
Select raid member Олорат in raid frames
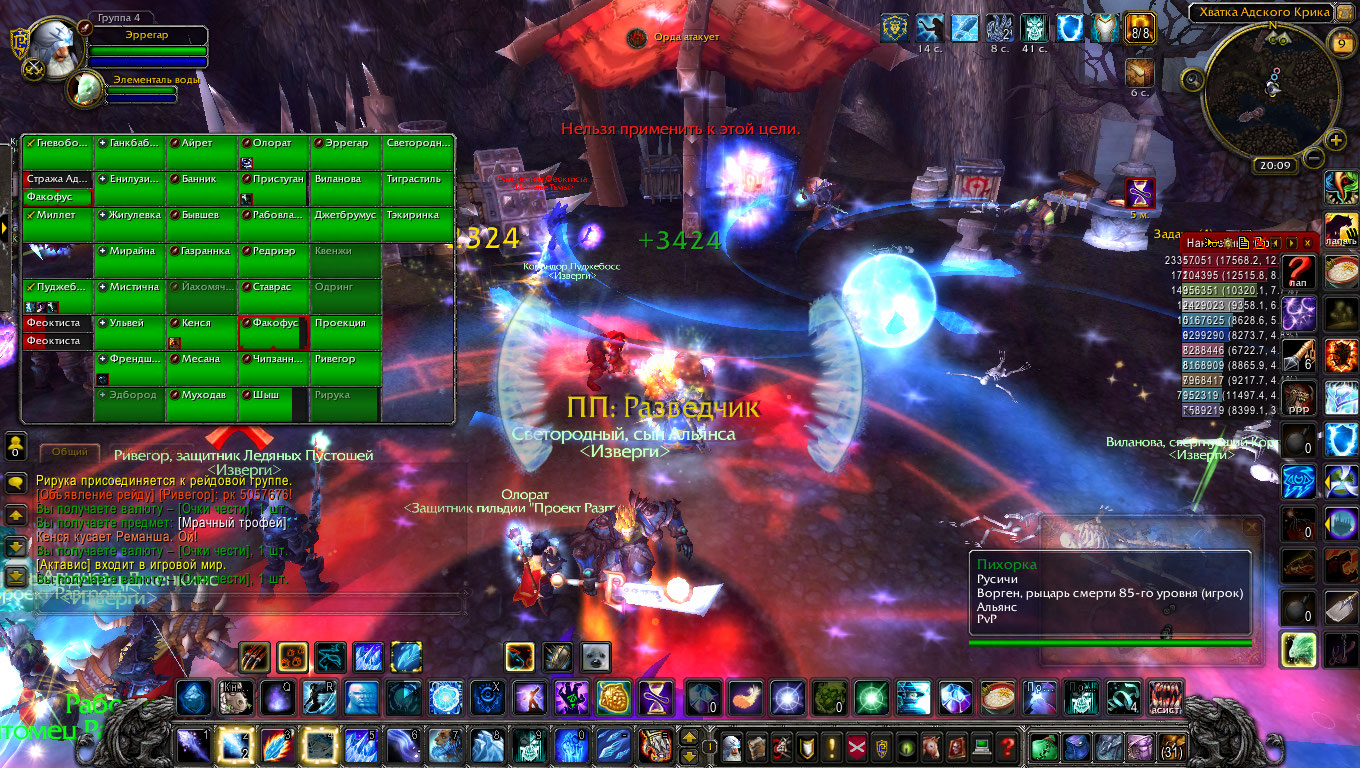273,144
